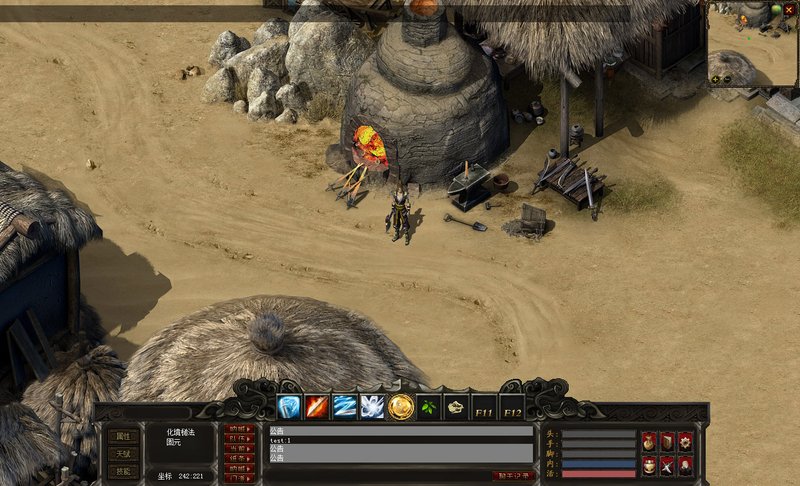Open the 技能 skills panel
Viewport: 800px width, 486px height.
(x=123, y=472)
